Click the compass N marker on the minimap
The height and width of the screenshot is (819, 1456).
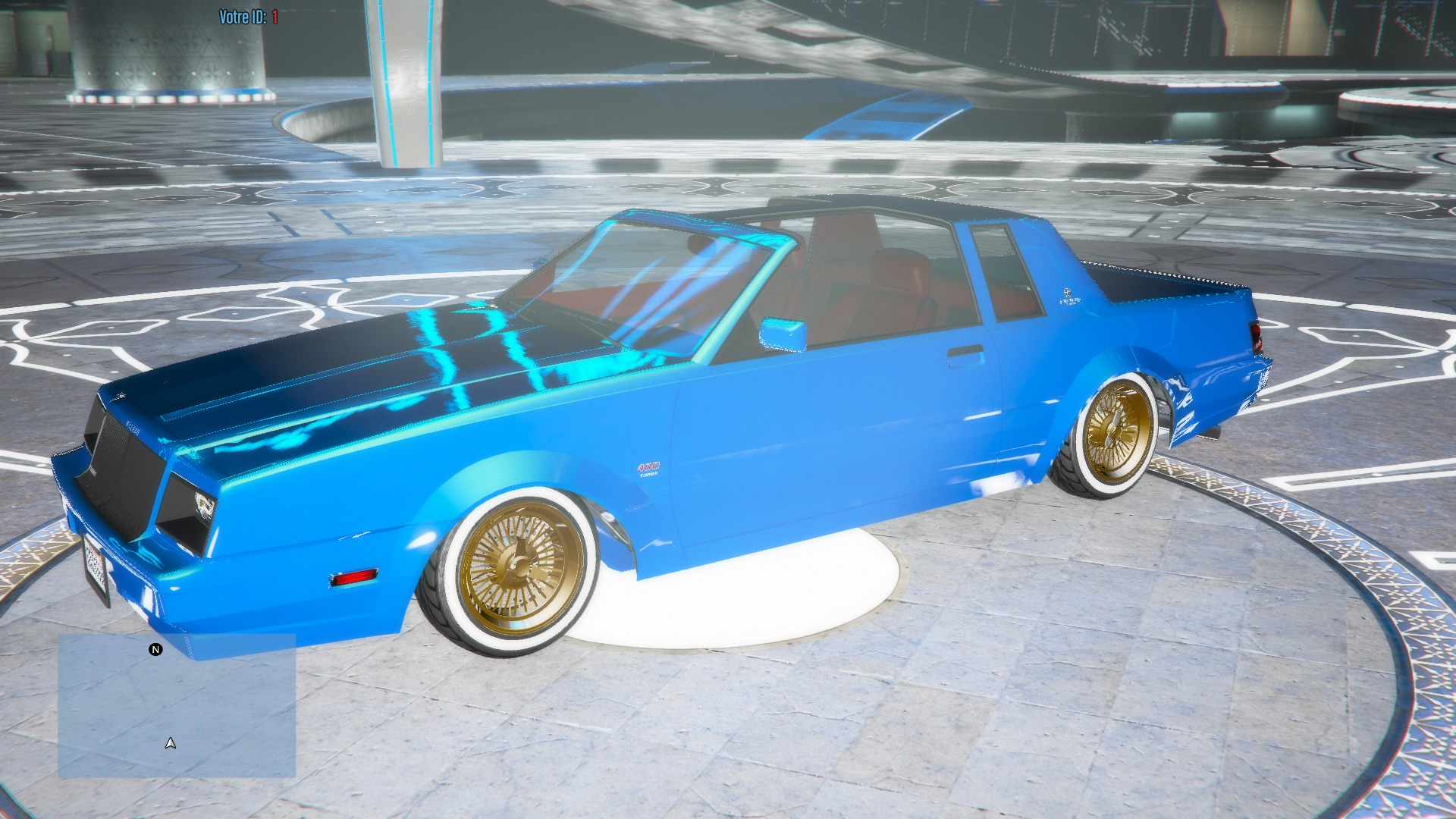point(155,649)
